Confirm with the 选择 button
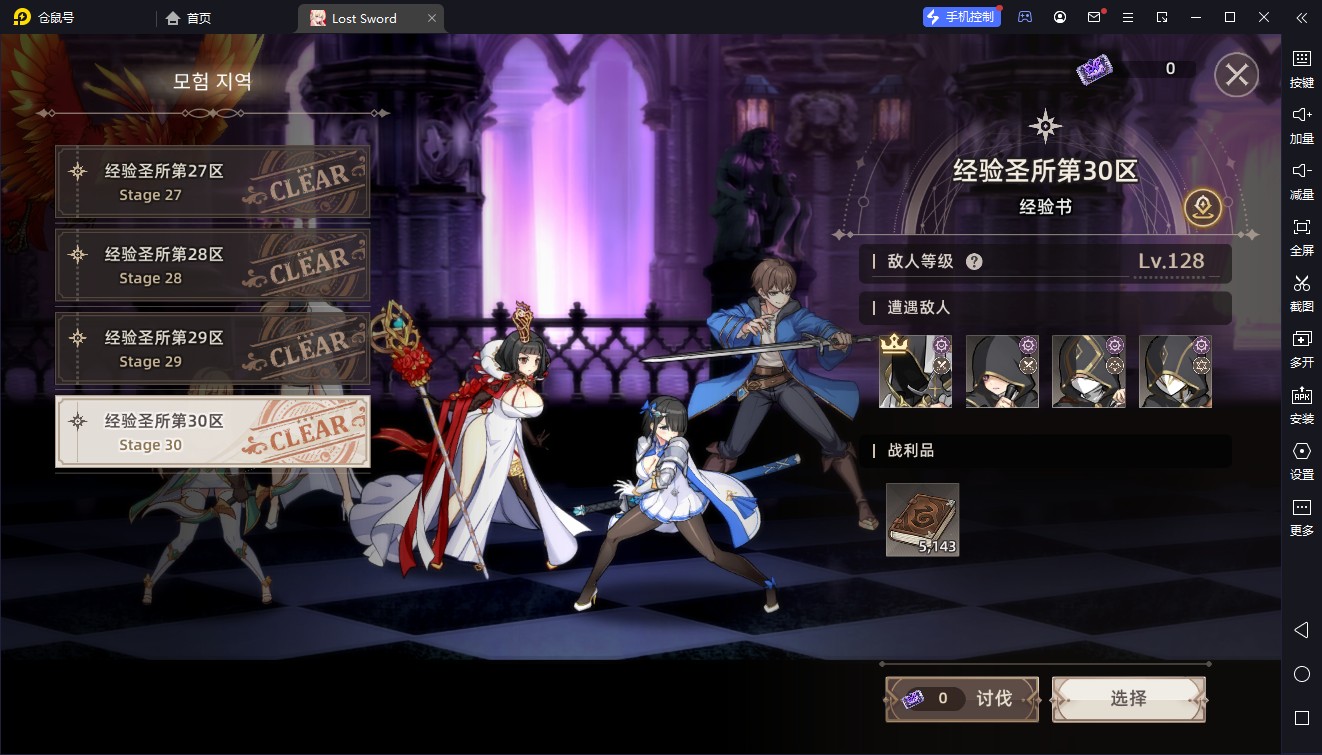The width and height of the screenshot is (1322, 755). tap(1128, 699)
